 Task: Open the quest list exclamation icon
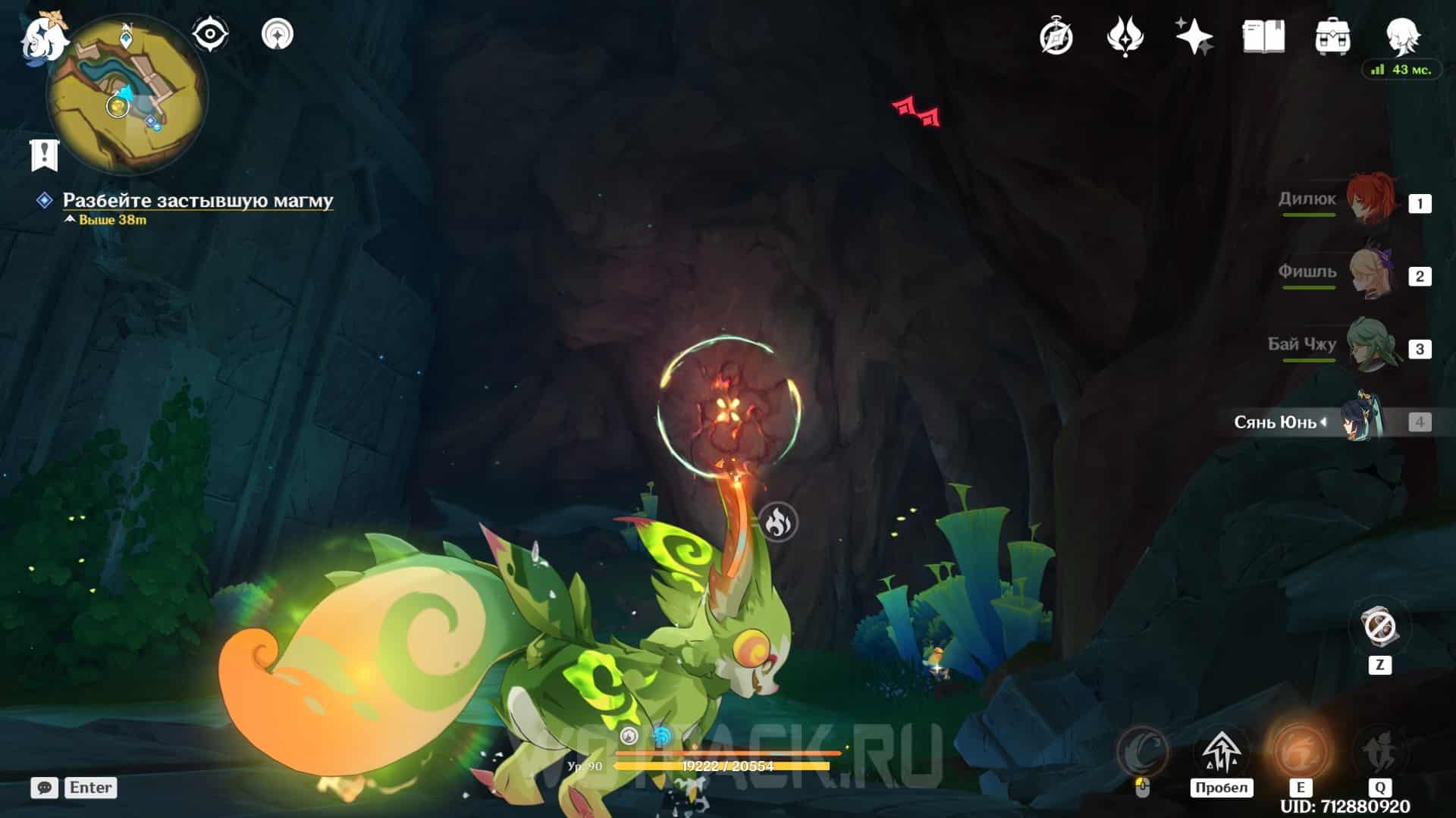pos(44,155)
